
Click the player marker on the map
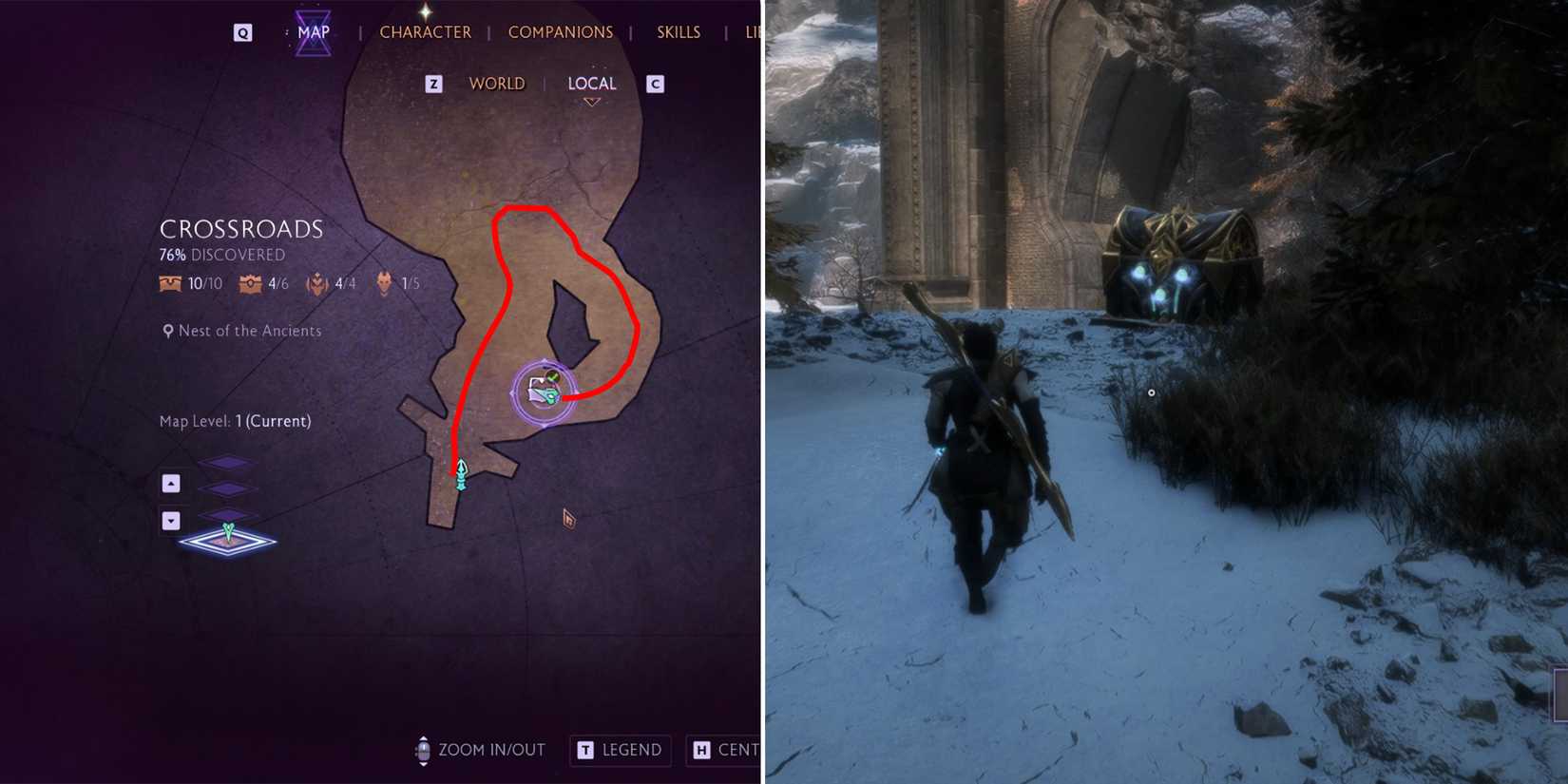point(462,473)
